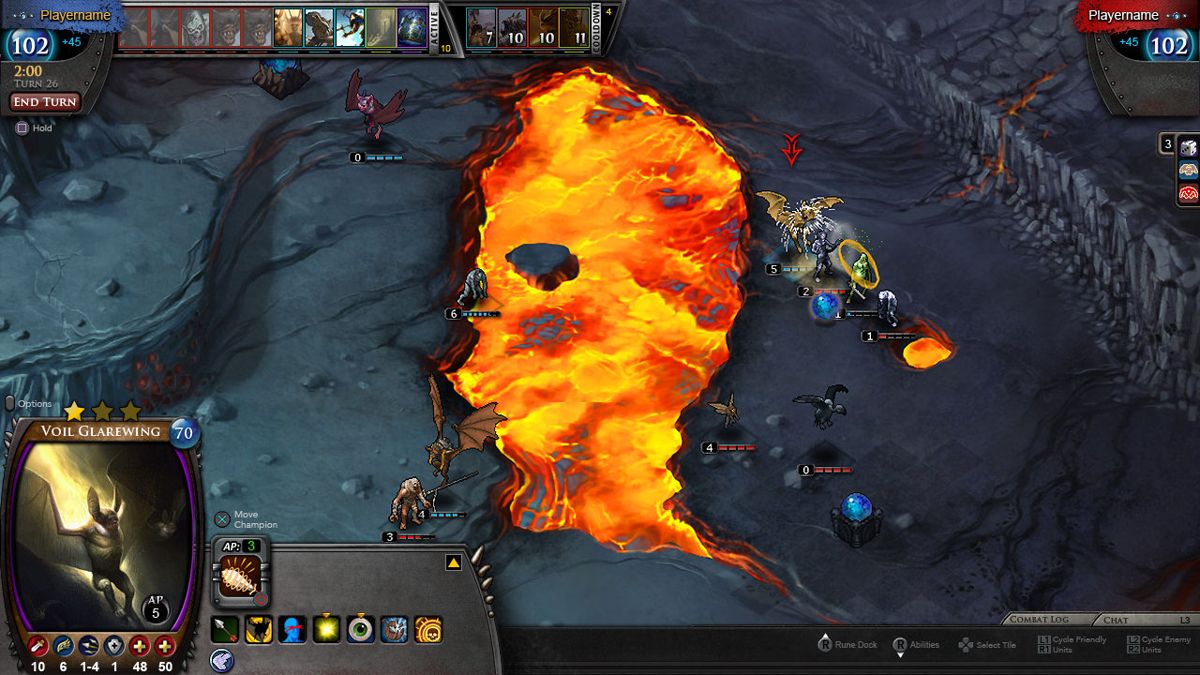
Task: Activate the green arrow ability icon
Action: pos(225,630)
